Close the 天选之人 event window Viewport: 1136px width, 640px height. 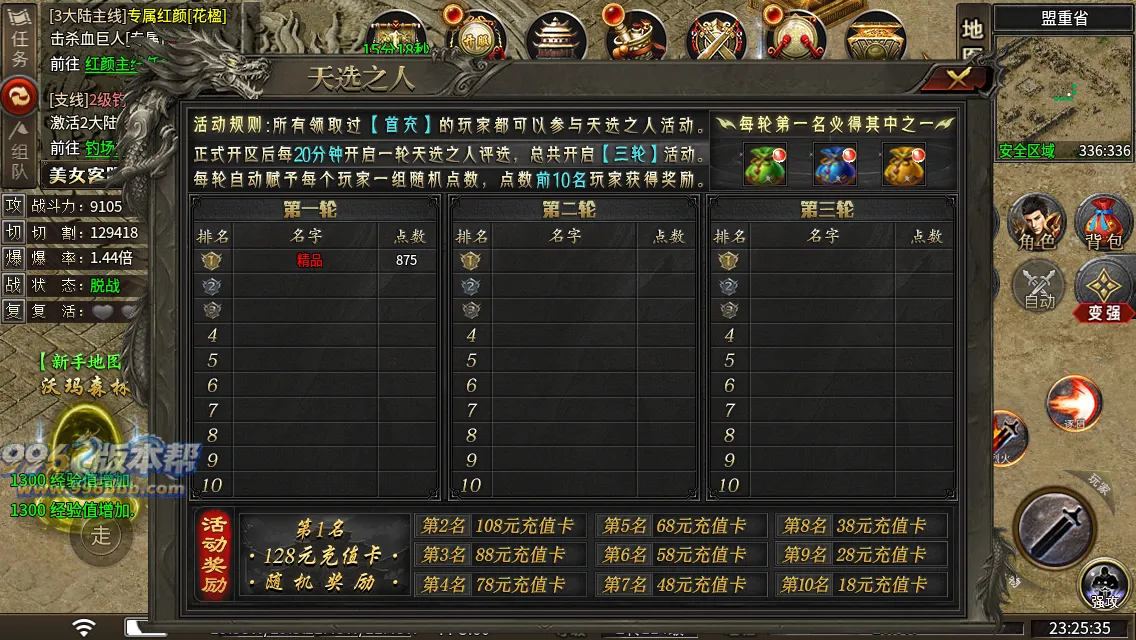[x=958, y=79]
